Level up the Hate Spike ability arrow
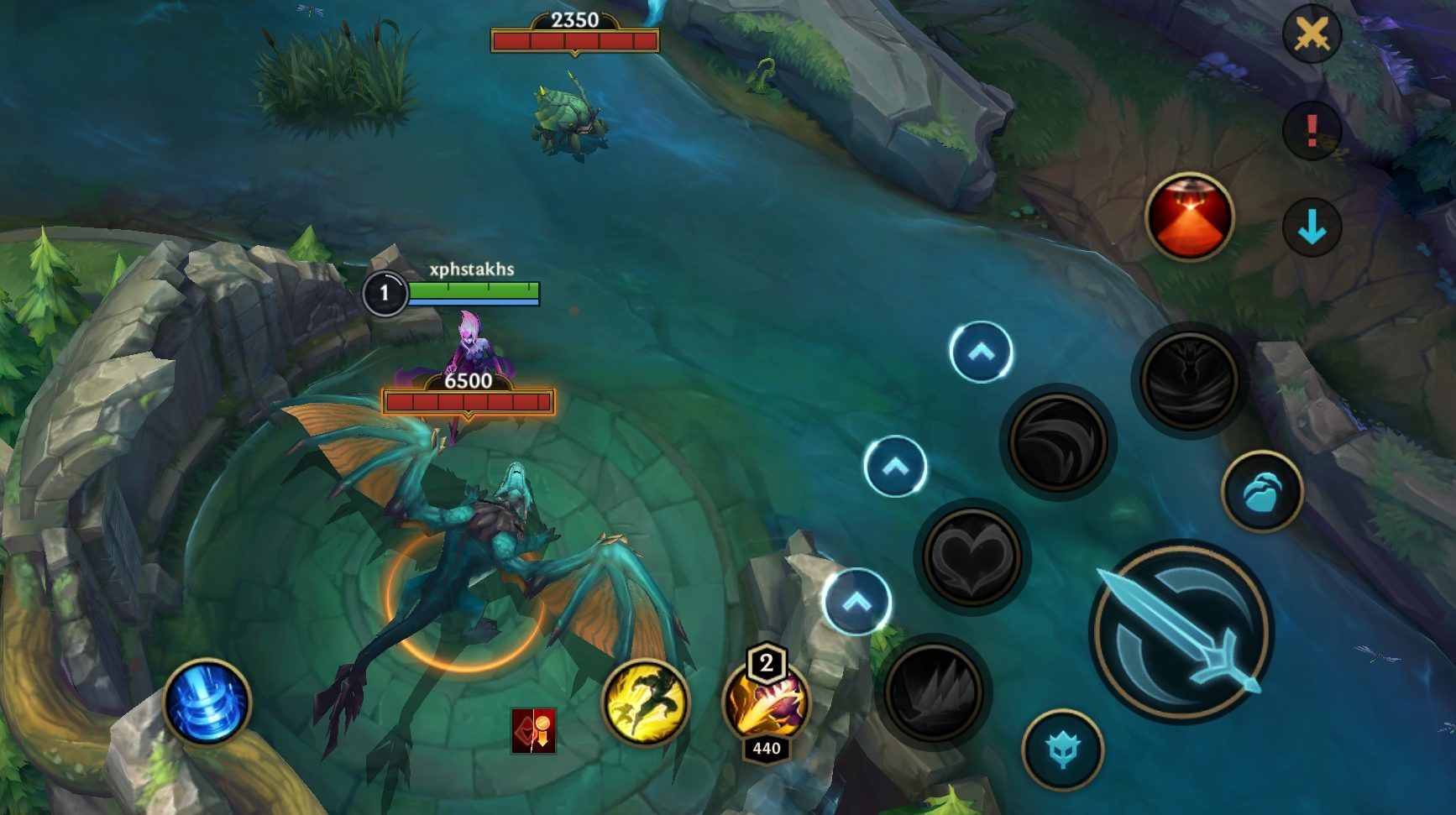This screenshot has width=1456, height=815. click(x=856, y=602)
